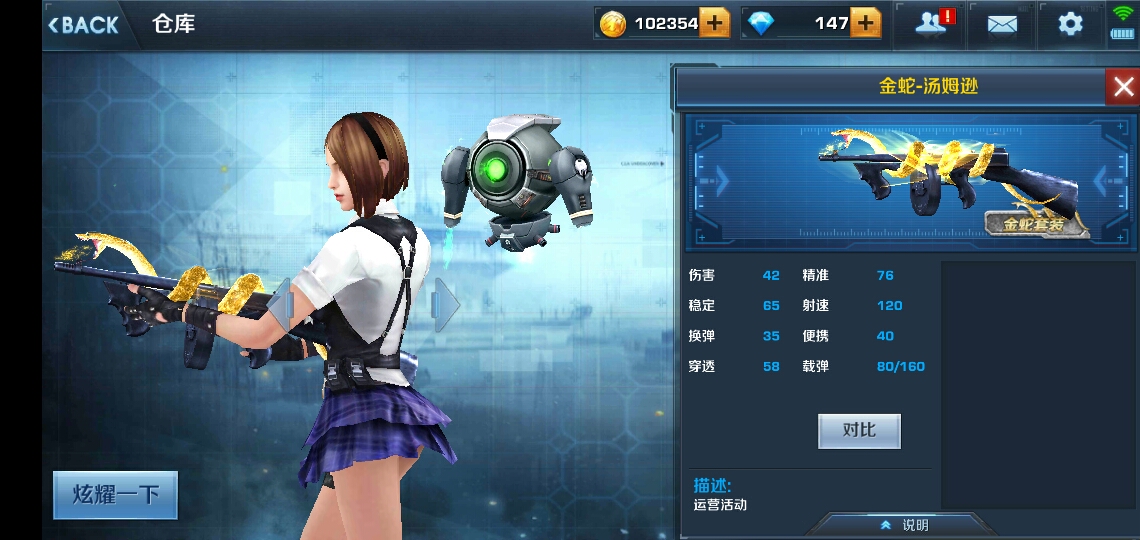Viewport: 1140px width, 540px height.
Task: Open the gear settings menu
Action: tap(1070, 24)
